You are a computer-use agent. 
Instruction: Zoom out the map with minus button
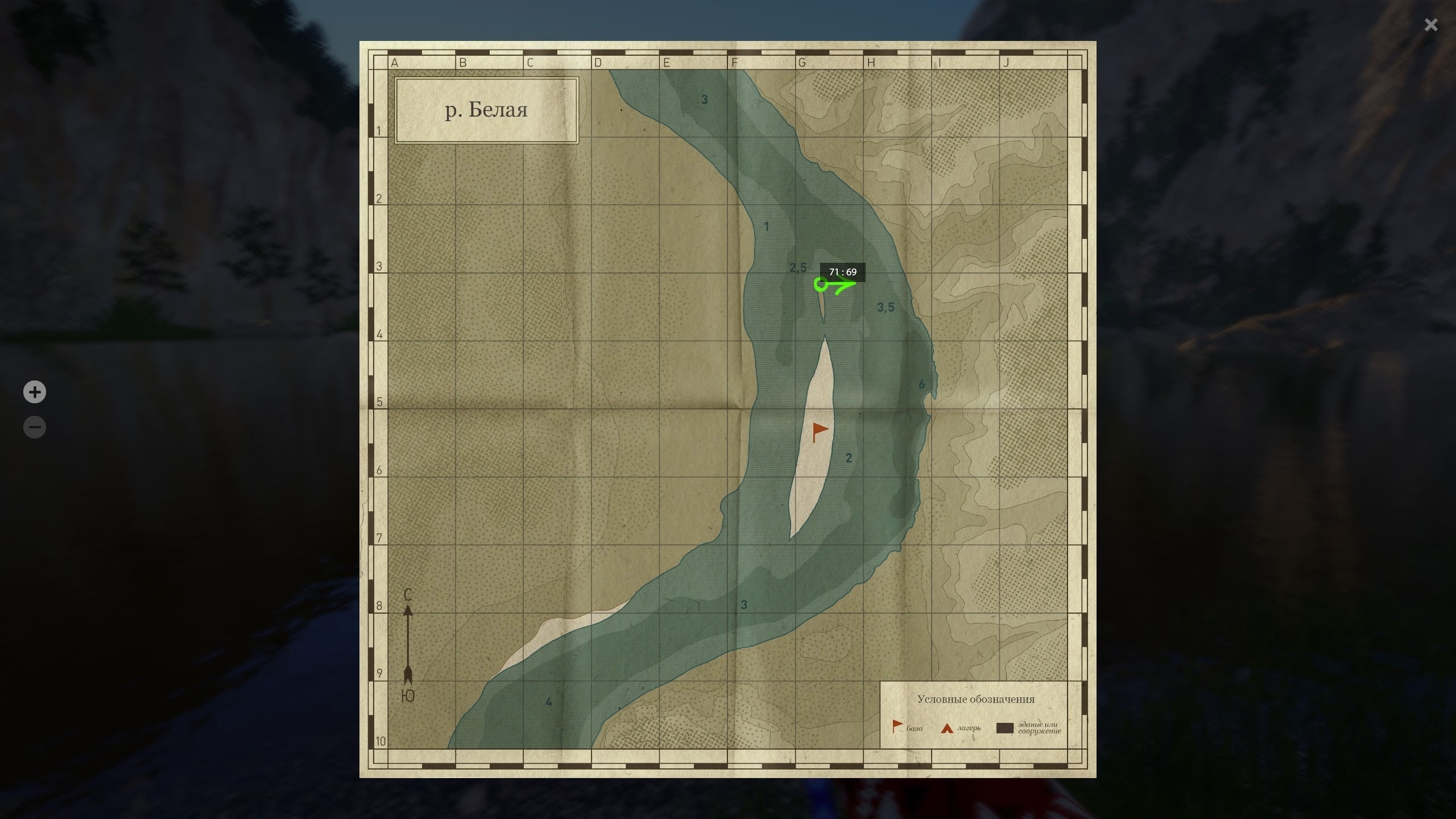[35, 427]
